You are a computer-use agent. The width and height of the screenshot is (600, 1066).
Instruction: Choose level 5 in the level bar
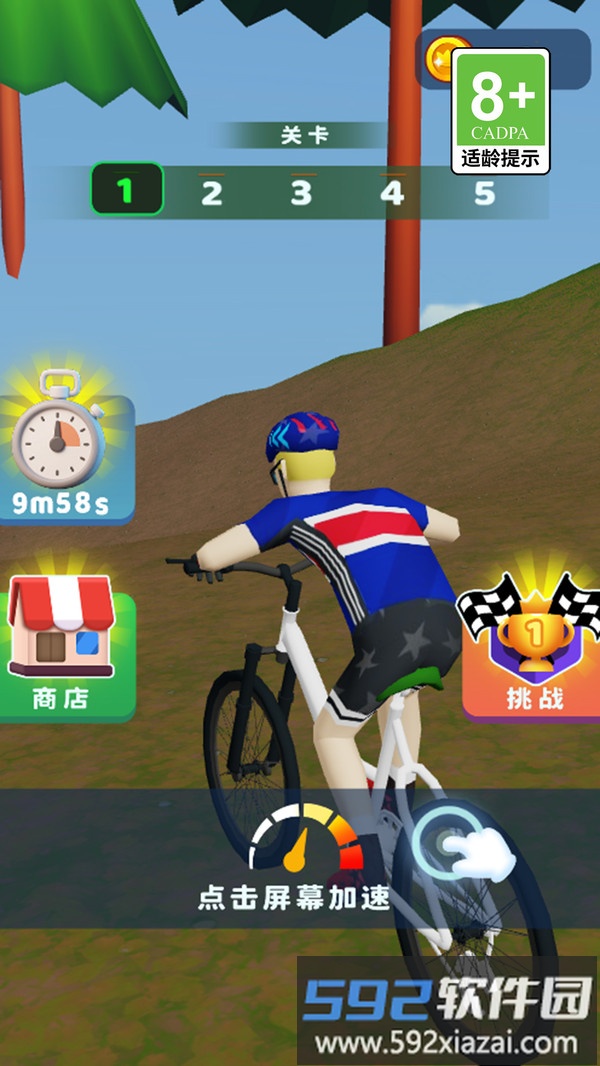coord(484,192)
